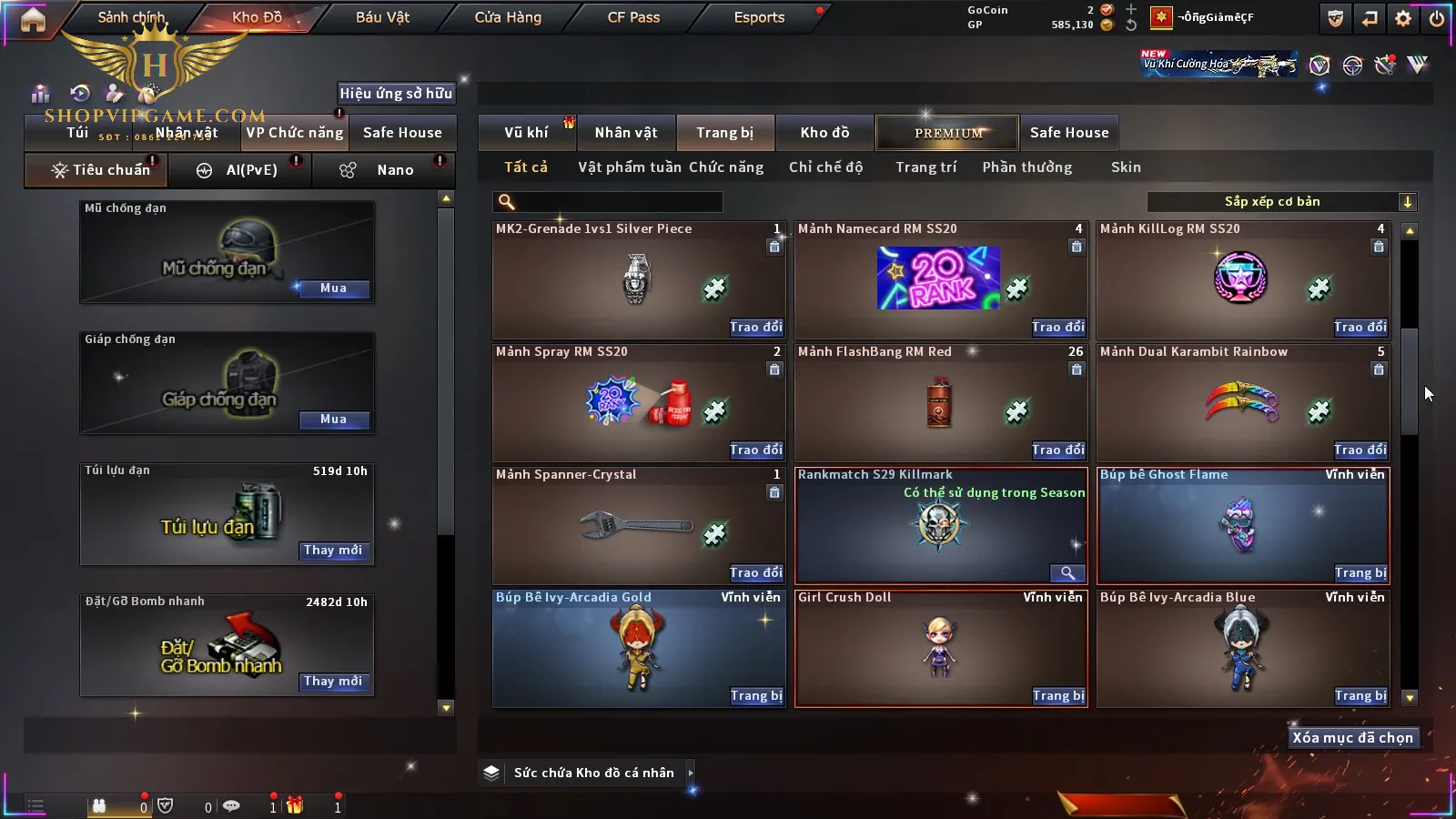Buy the Mũ chống đạn helmet

[333, 288]
